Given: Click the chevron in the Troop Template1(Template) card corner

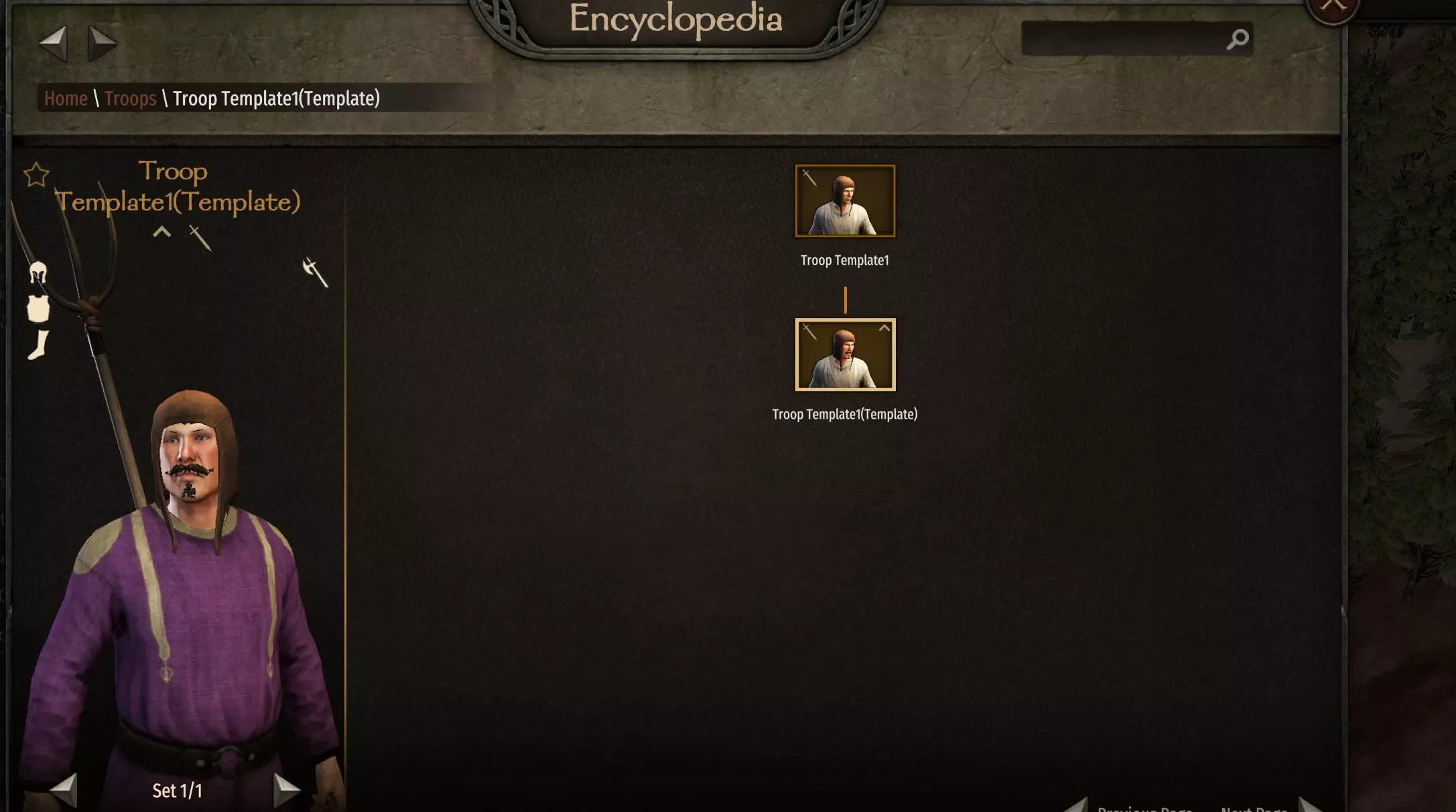Looking at the screenshot, I should (x=884, y=328).
